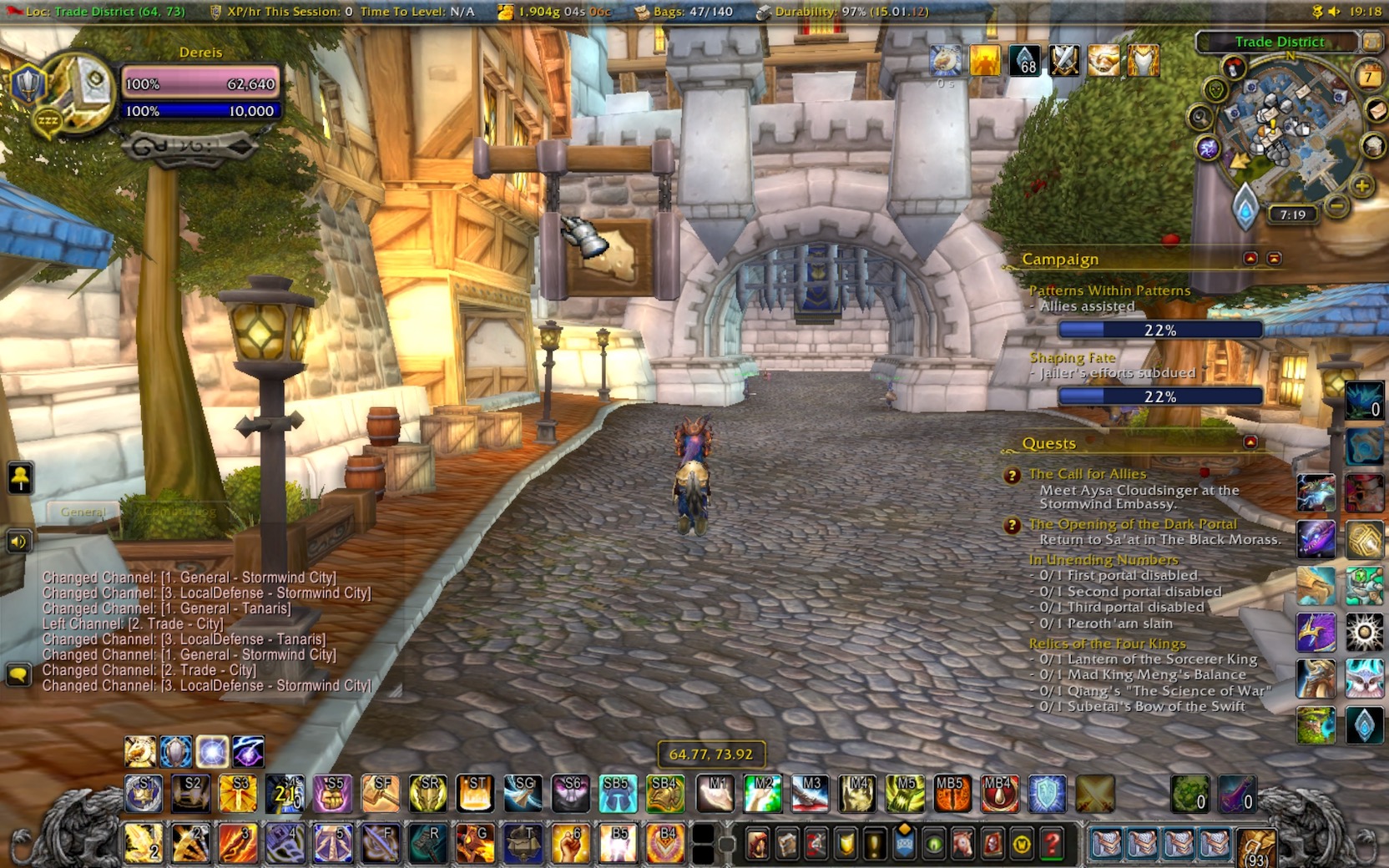Screen dimensions: 1389x868
Task: Activate the blood drop ability bound to MB4
Action: pyautogui.click(x=998, y=794)
